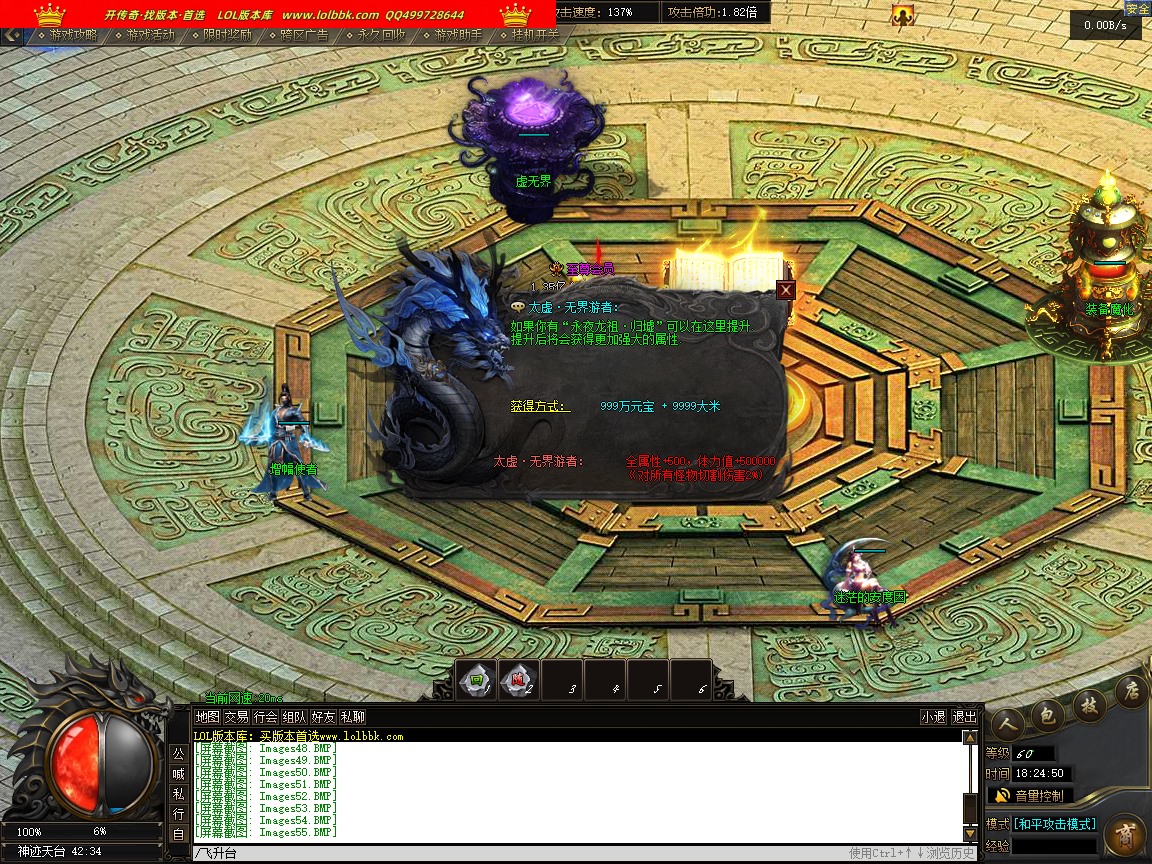The image size is (1152, 864).
Task: Open the 交易 trade button
Action: tap(236, 717)
